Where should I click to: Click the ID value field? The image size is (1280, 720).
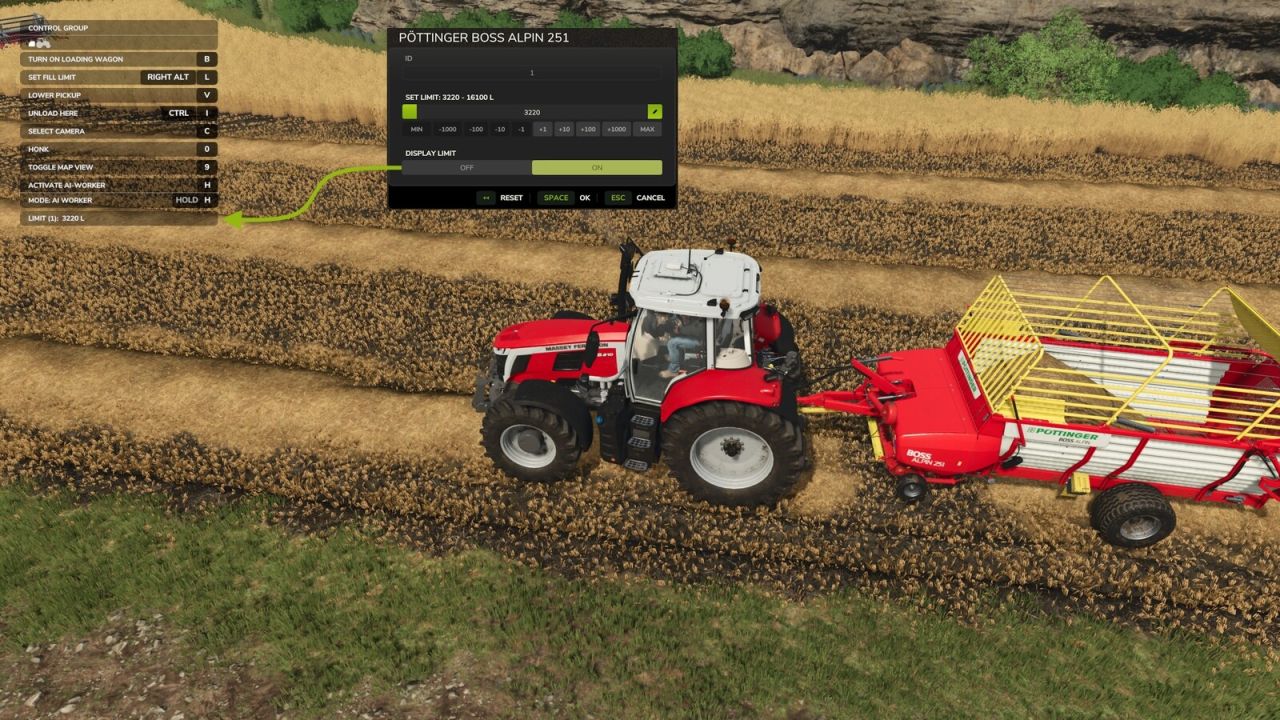click(532, 73)
